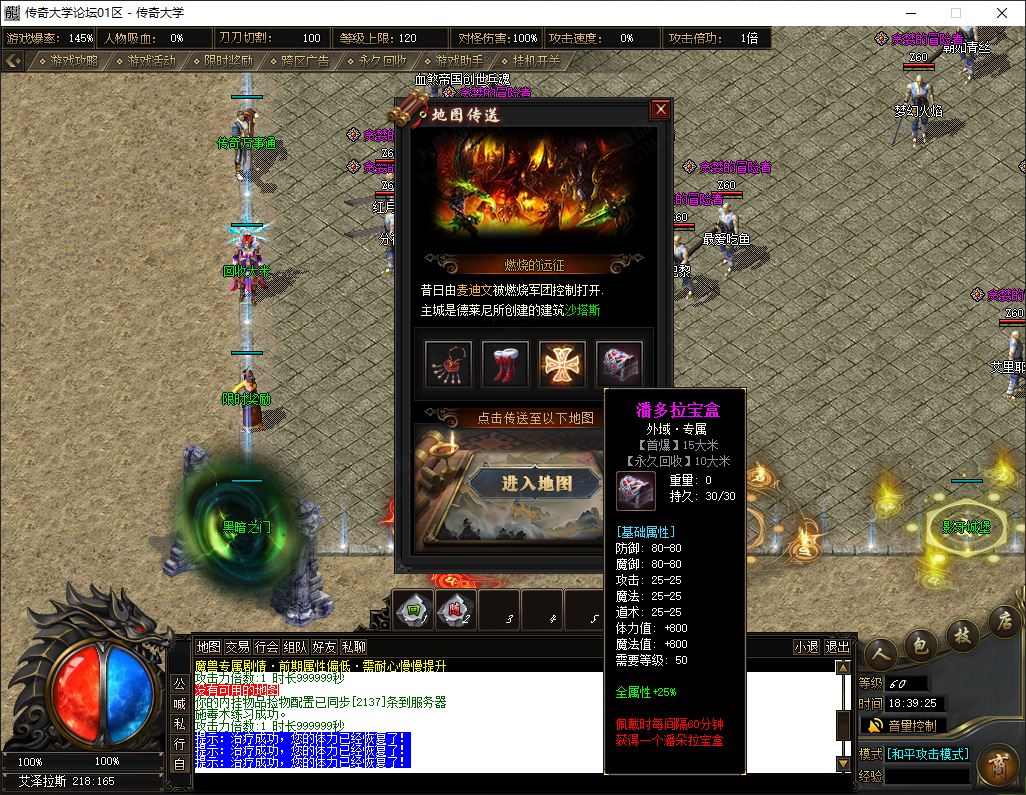Collapse the top menu with the arrow
1026x795 pixels.
(13, 61)
